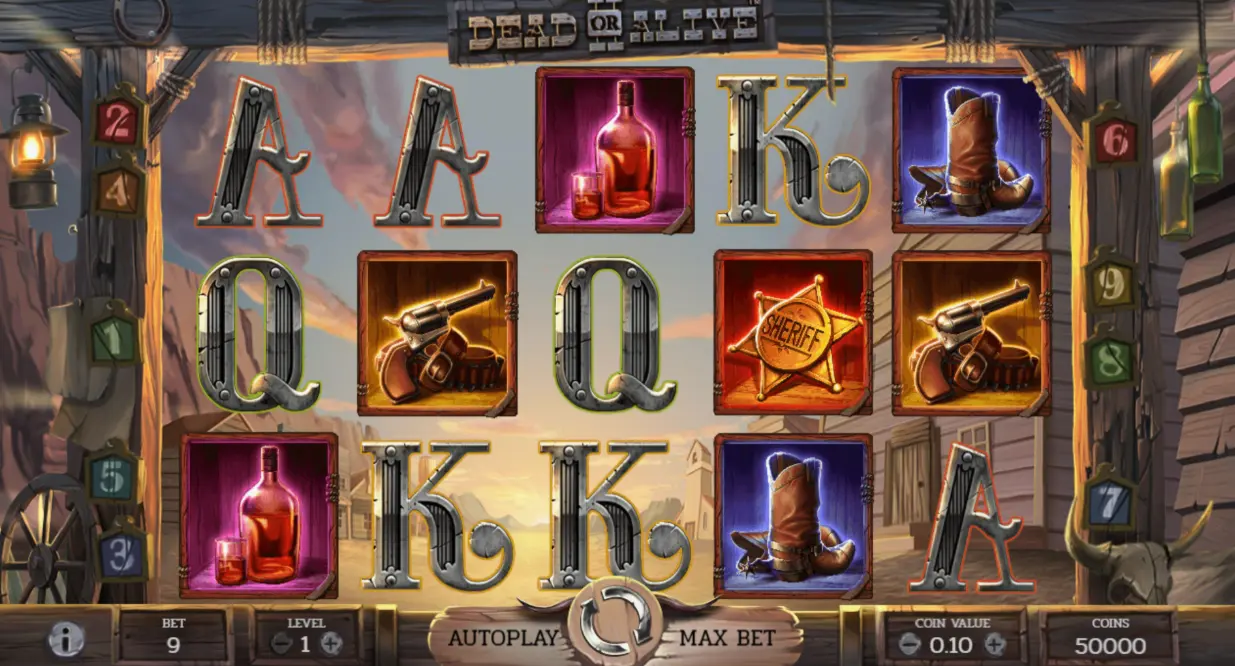This screenshot has width=1235, height=666.
Task: Start Autoplay mode
Action: (x=500, y=636)
